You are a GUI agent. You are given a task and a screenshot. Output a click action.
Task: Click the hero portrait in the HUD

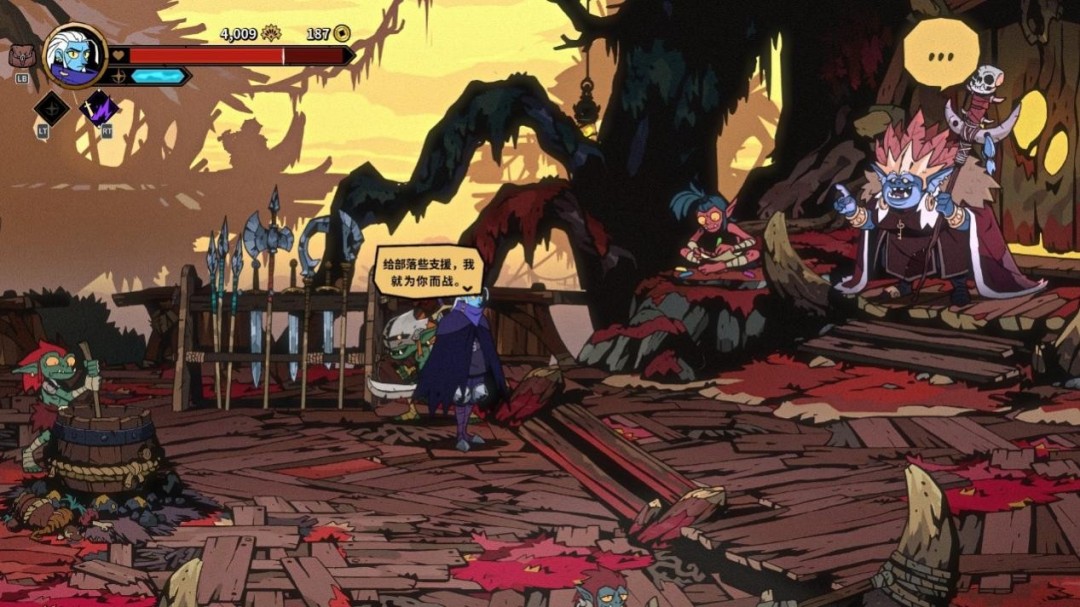click(x=75, y=55)
